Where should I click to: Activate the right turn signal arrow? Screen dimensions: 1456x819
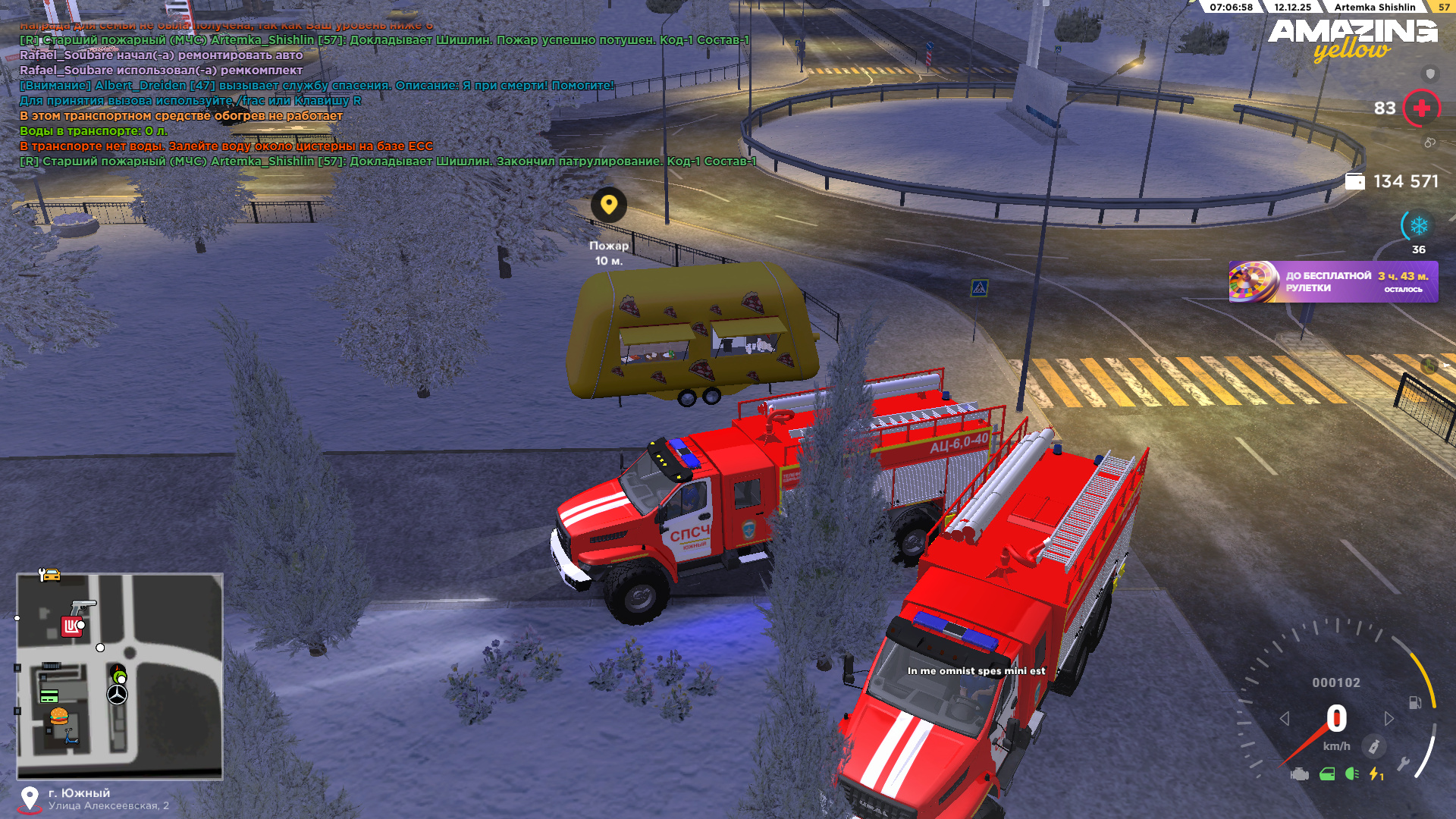pyautogui.click(x=1389, y=718)
